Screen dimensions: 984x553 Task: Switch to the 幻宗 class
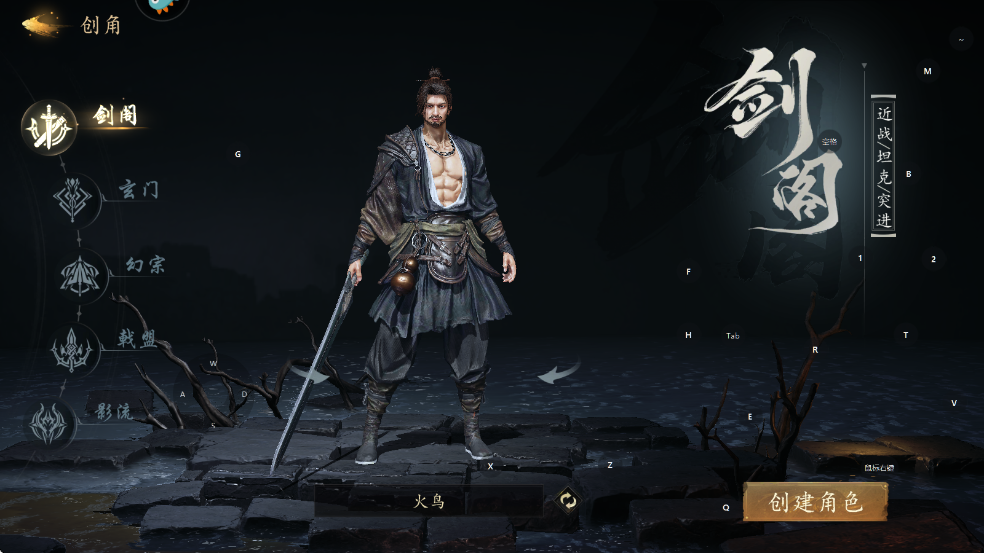click(80, 274)
